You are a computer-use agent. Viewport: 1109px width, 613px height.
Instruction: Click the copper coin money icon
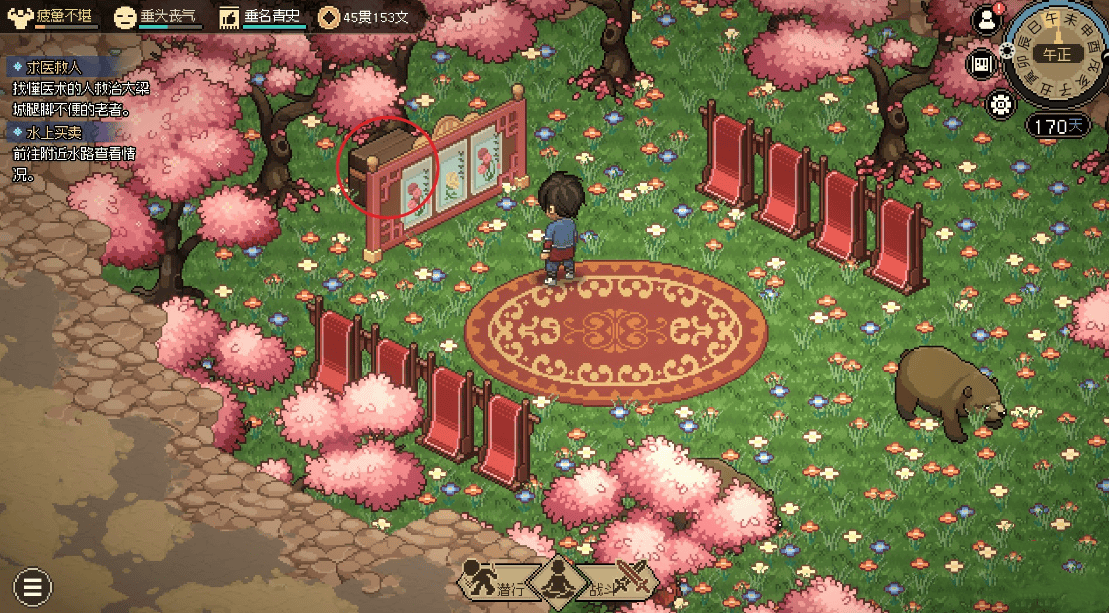[328, 17]
